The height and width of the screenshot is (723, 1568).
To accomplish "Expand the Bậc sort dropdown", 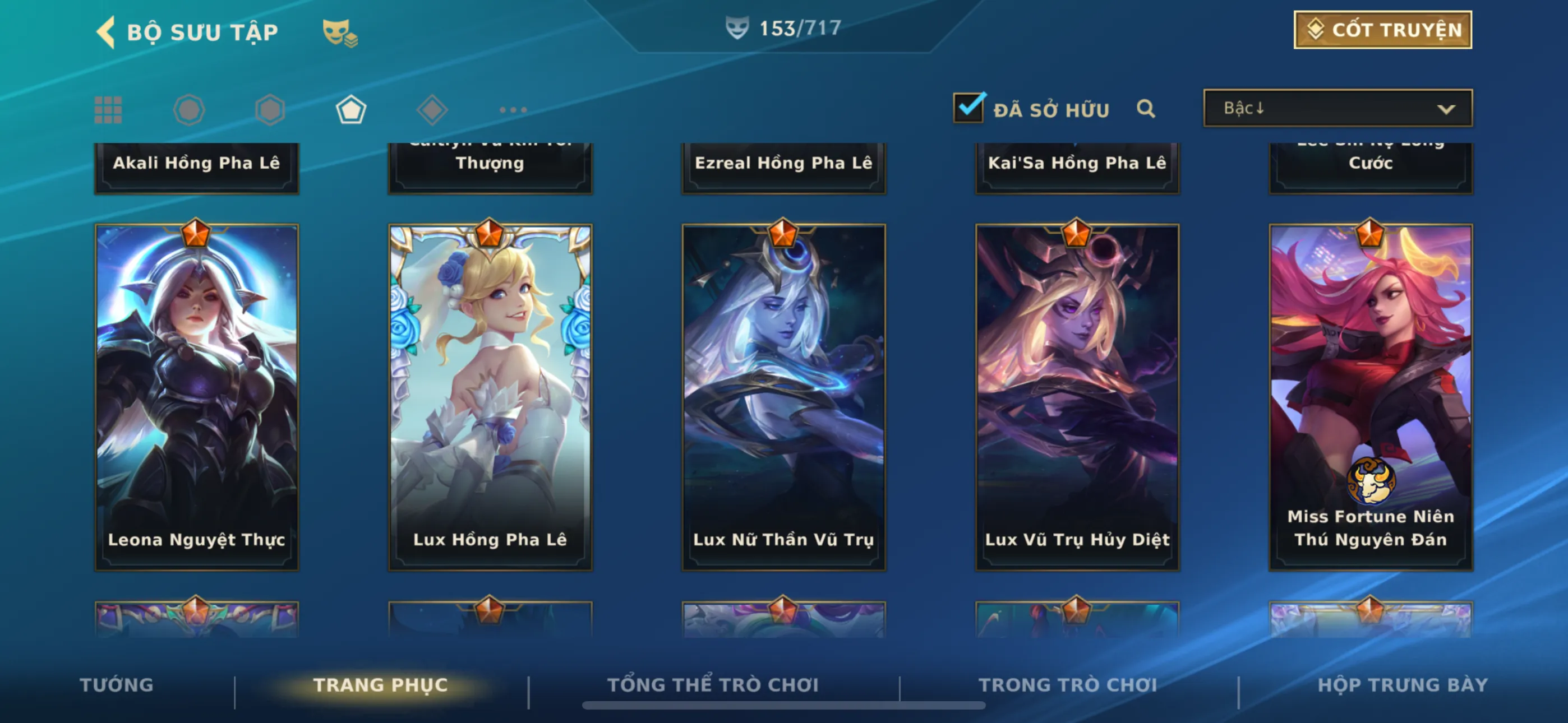I will tap(1338, 108).
